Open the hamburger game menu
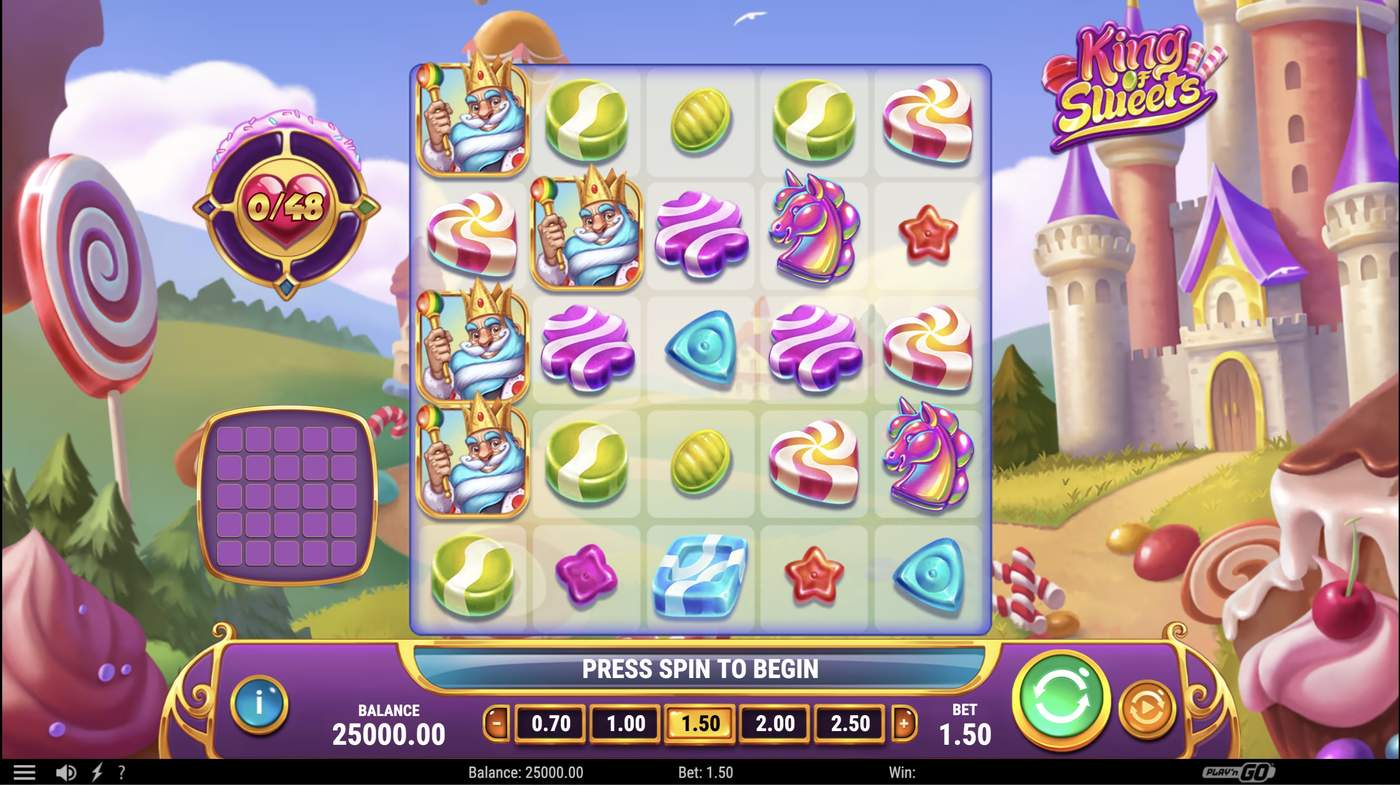Viewport: 1400px width, 785px height. [24, 771]
